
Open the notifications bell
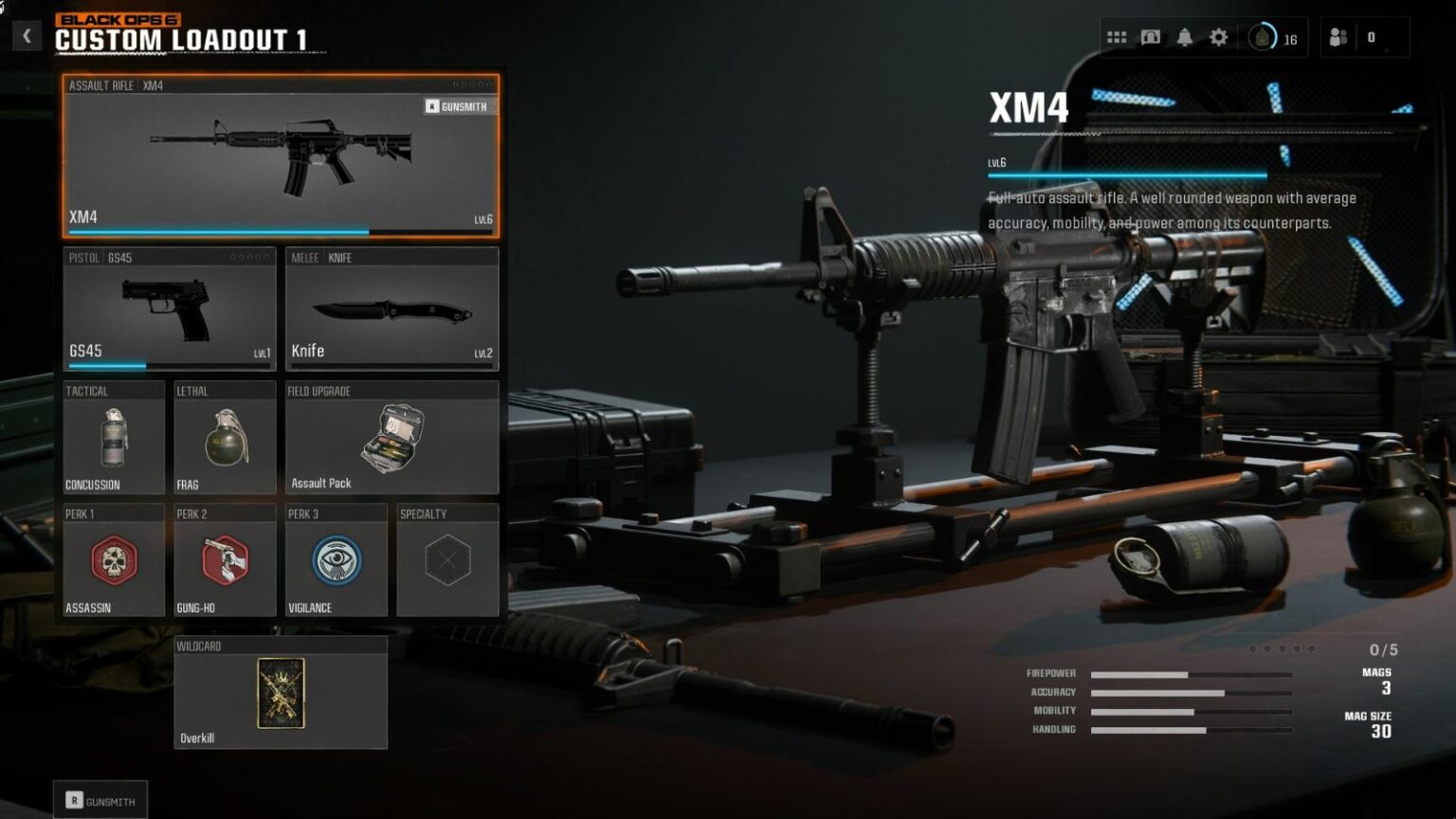(1186, 36)
